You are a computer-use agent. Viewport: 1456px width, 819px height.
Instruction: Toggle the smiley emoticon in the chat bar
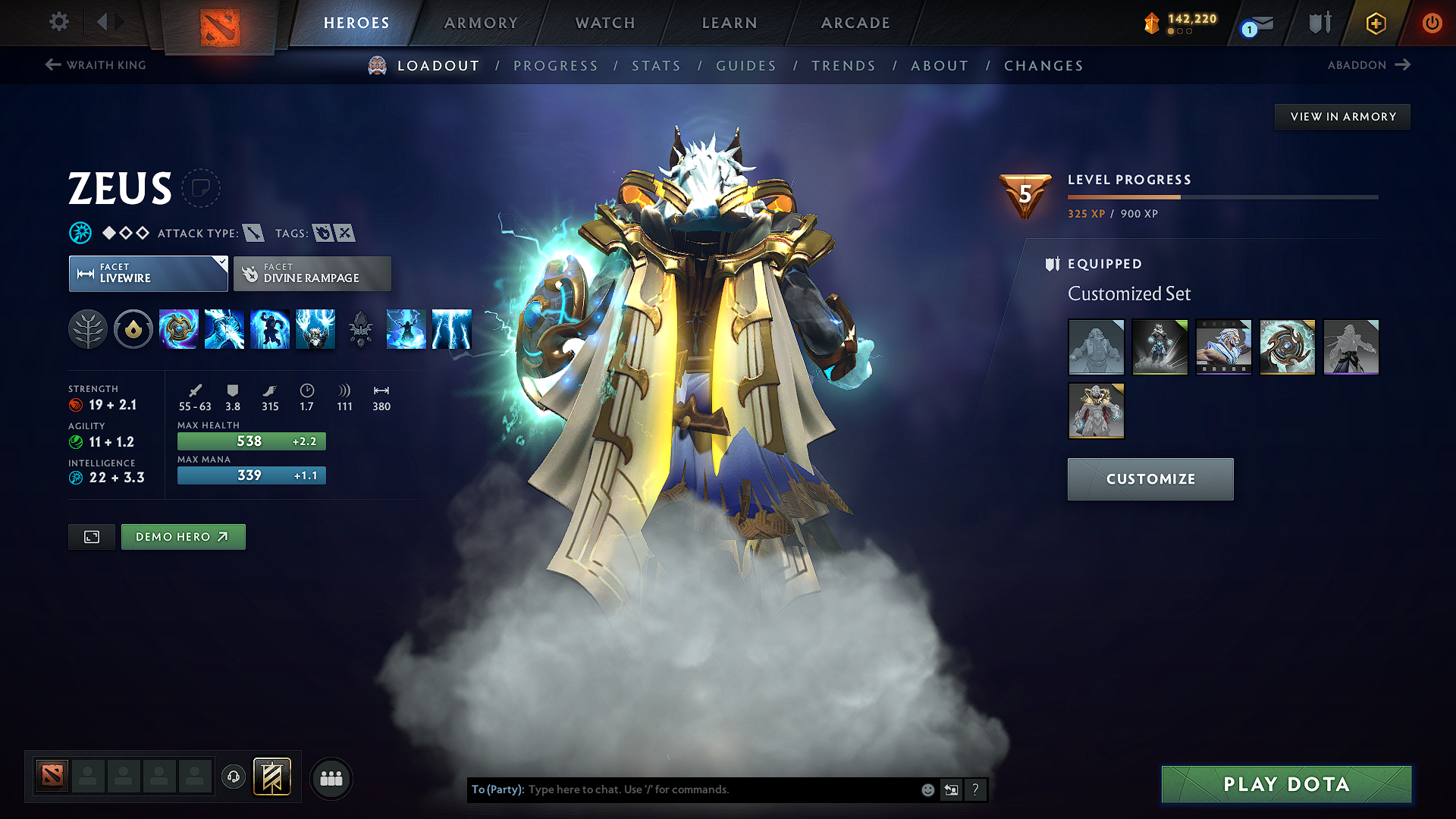coord(927,789)
